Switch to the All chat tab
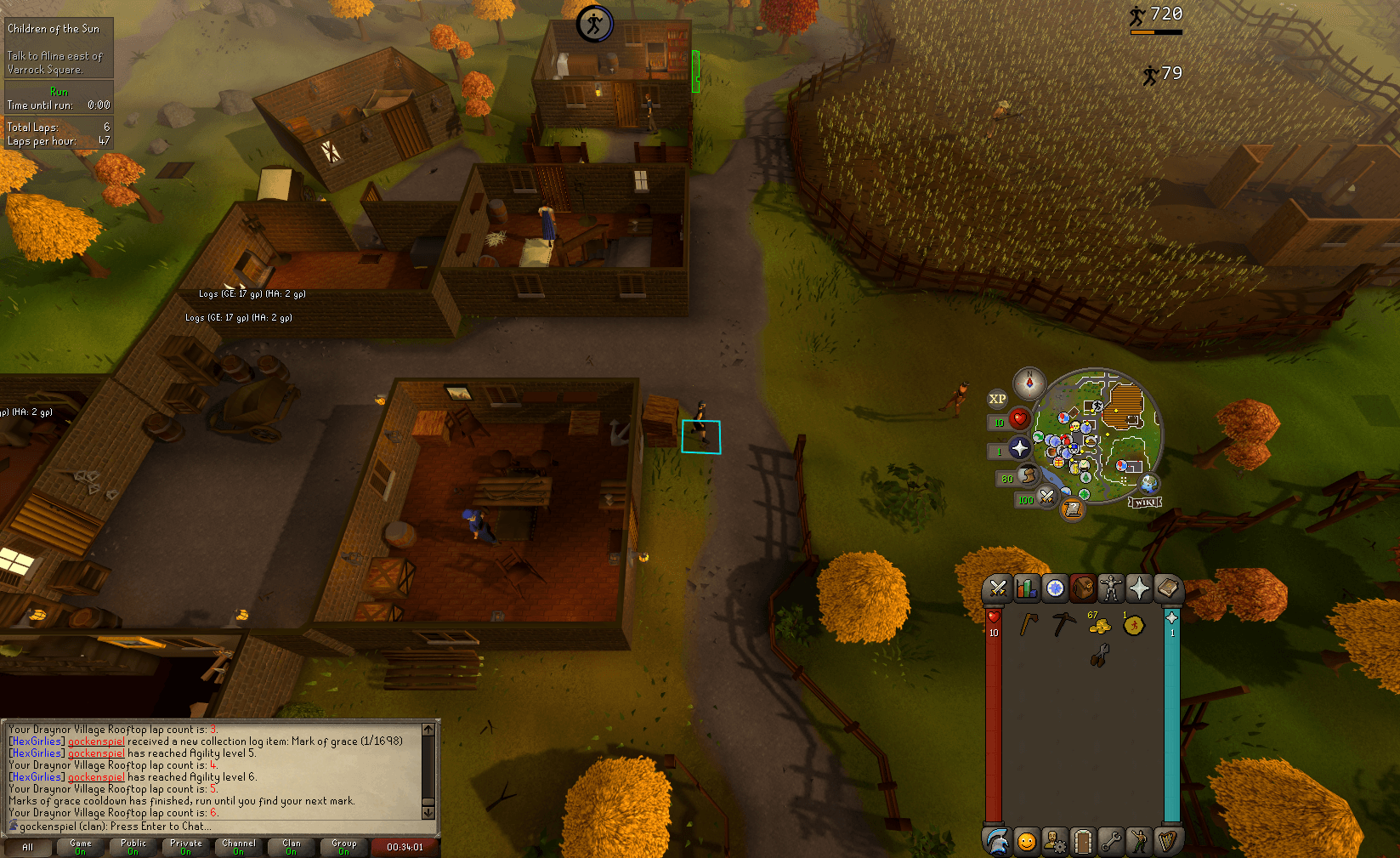Image resolution: width=1400 pixels, height=858 pixels. pos(28,847)
